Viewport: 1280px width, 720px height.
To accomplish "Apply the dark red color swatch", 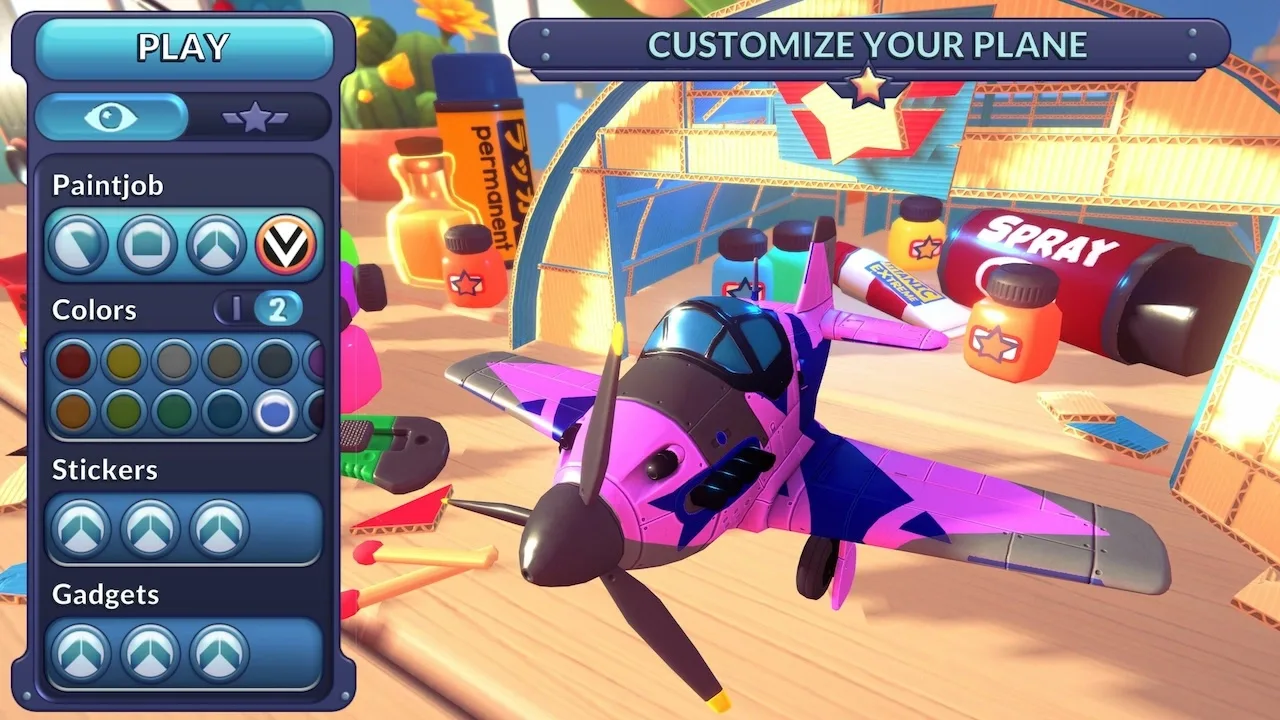I will point(73,361).
